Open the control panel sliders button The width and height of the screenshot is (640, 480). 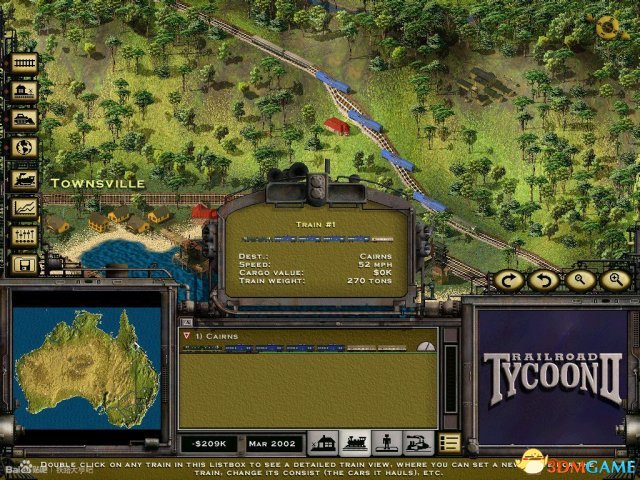pos(23,236)
